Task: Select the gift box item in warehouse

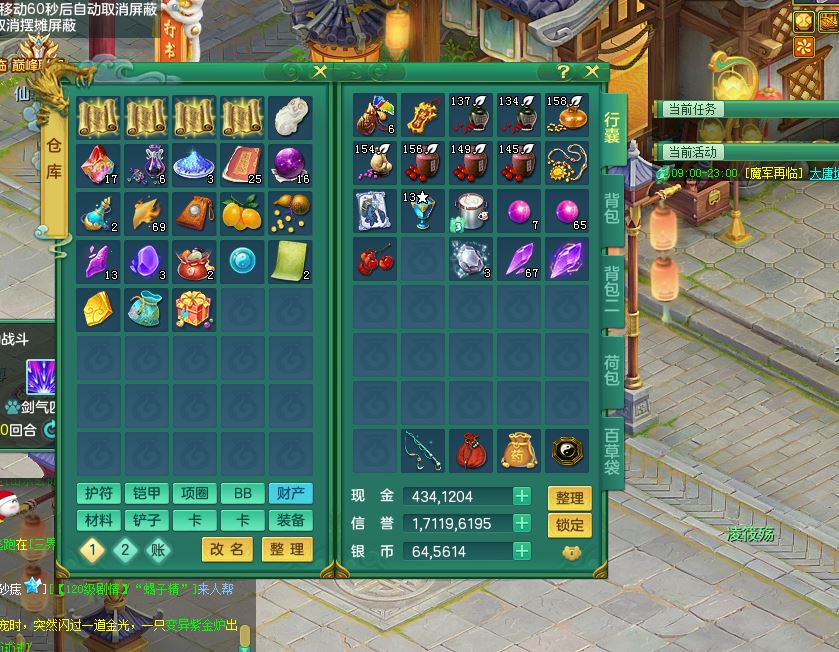Action: click(195, 308)
